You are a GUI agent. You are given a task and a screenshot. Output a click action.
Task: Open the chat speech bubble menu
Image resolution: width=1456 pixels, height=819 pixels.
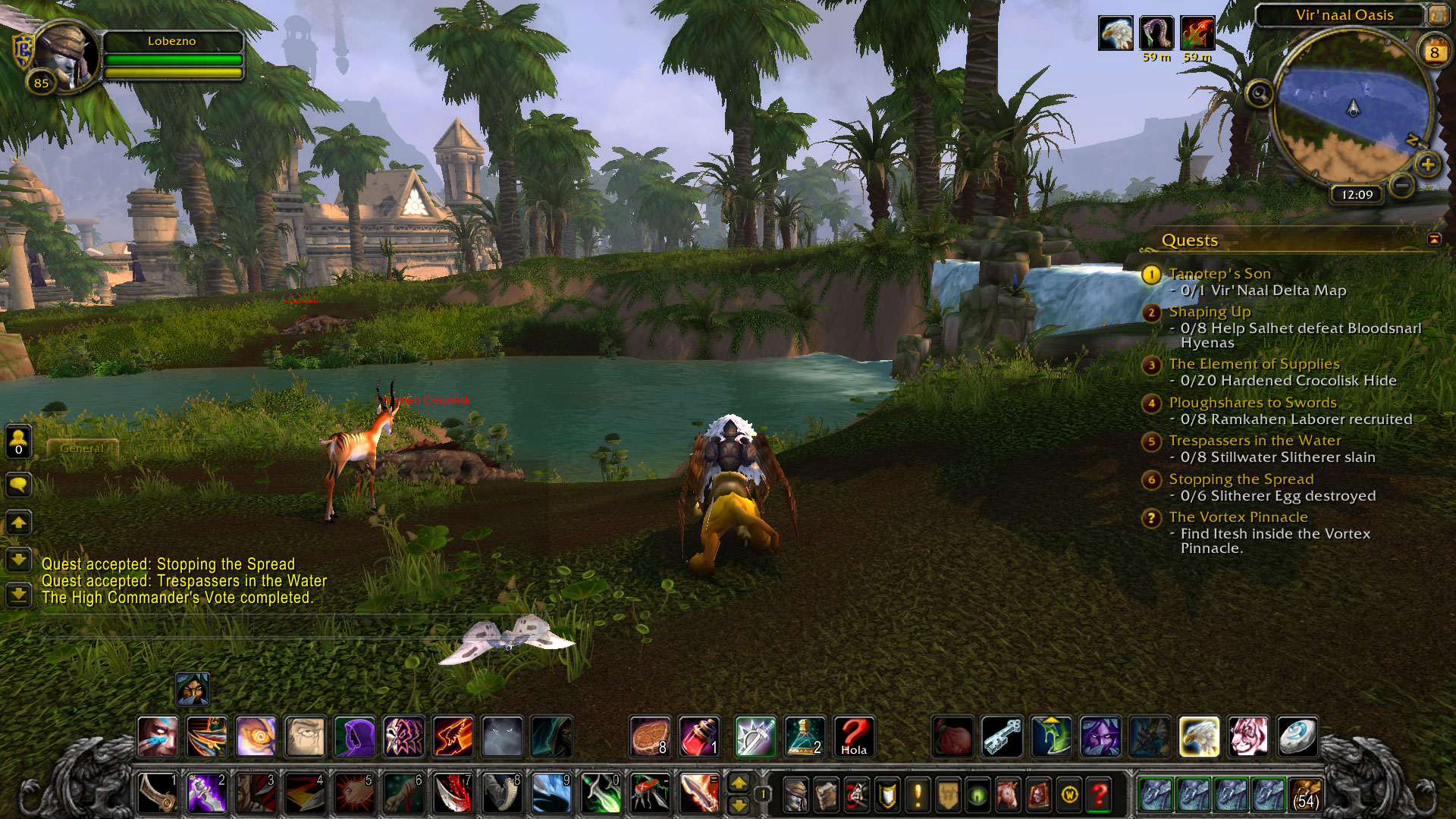point(18,484)
